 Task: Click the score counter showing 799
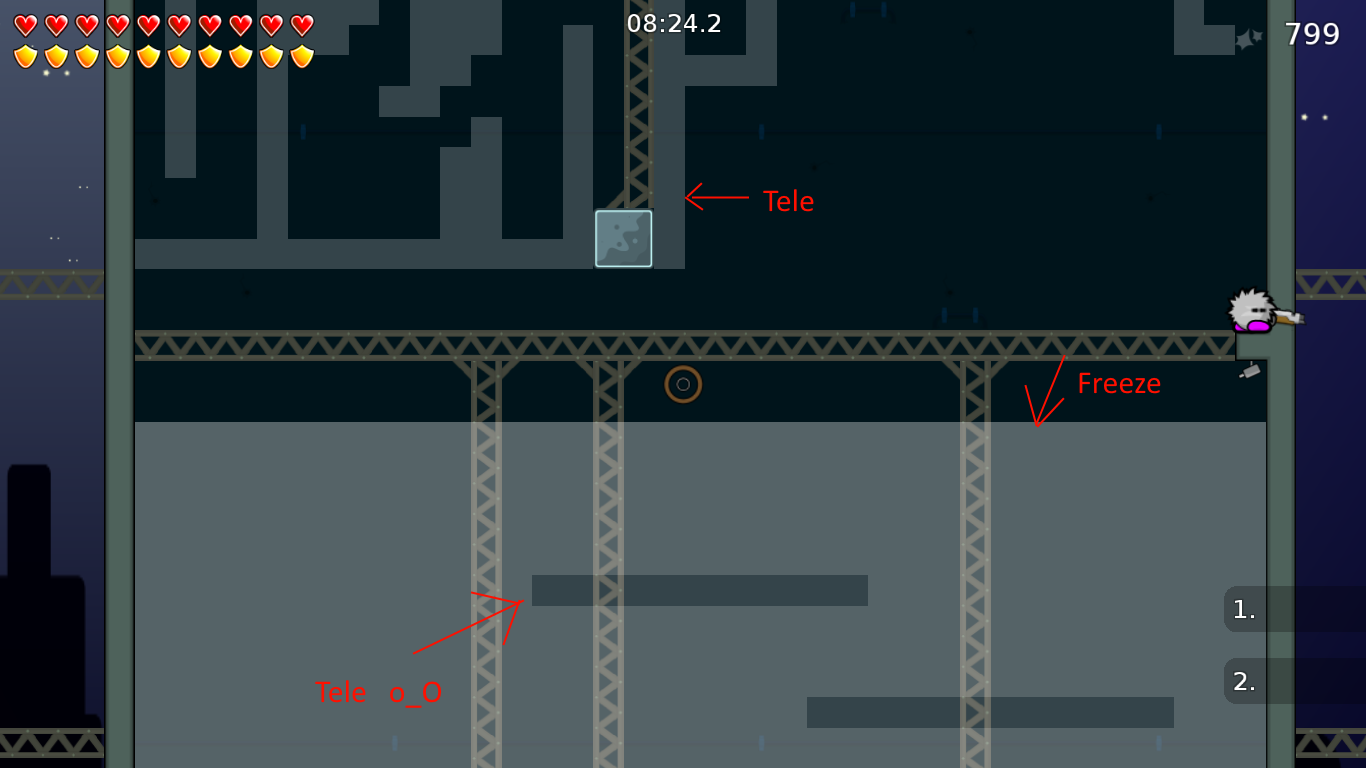1312,33
